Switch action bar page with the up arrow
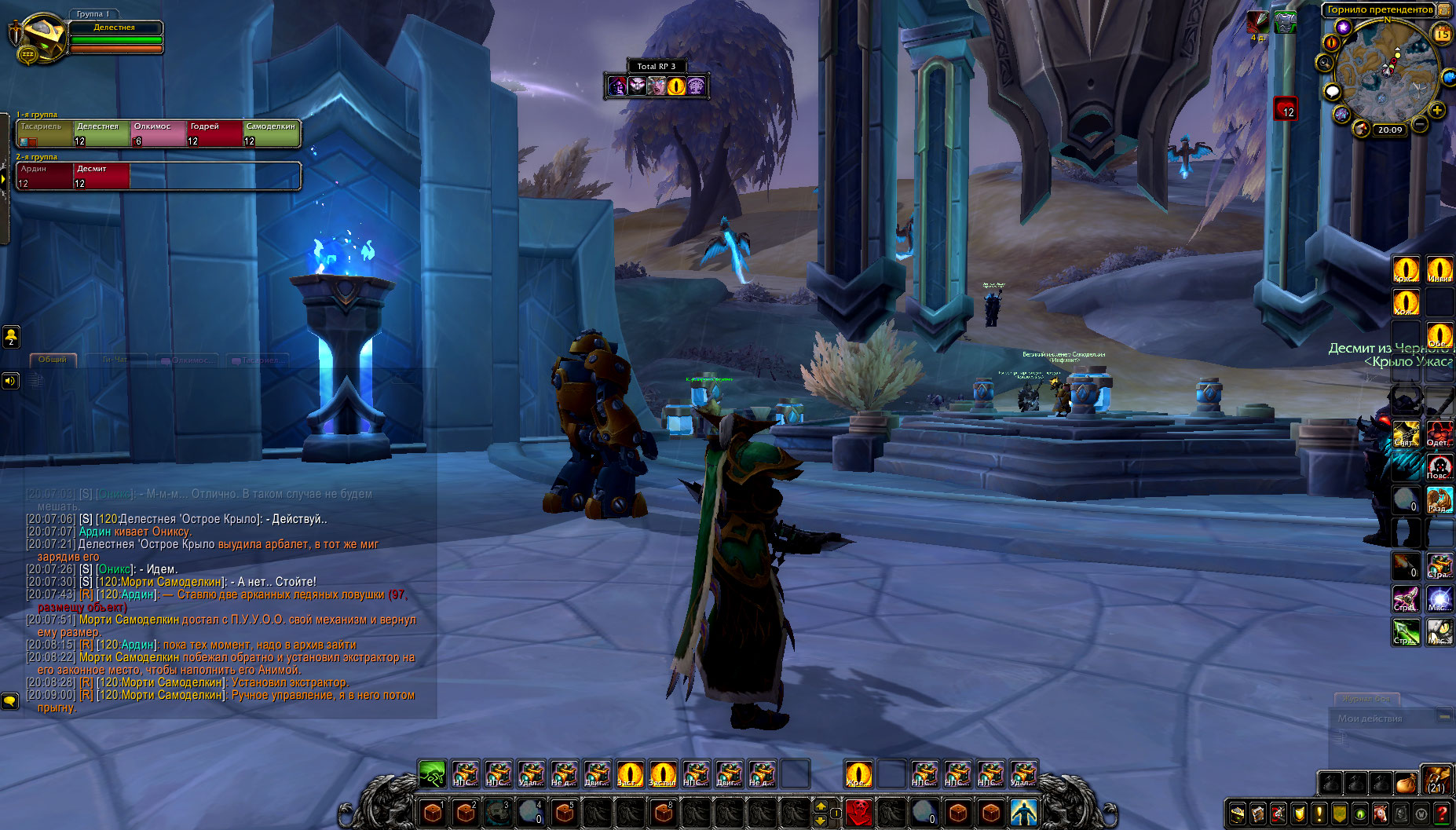 [x=821, y=806]
